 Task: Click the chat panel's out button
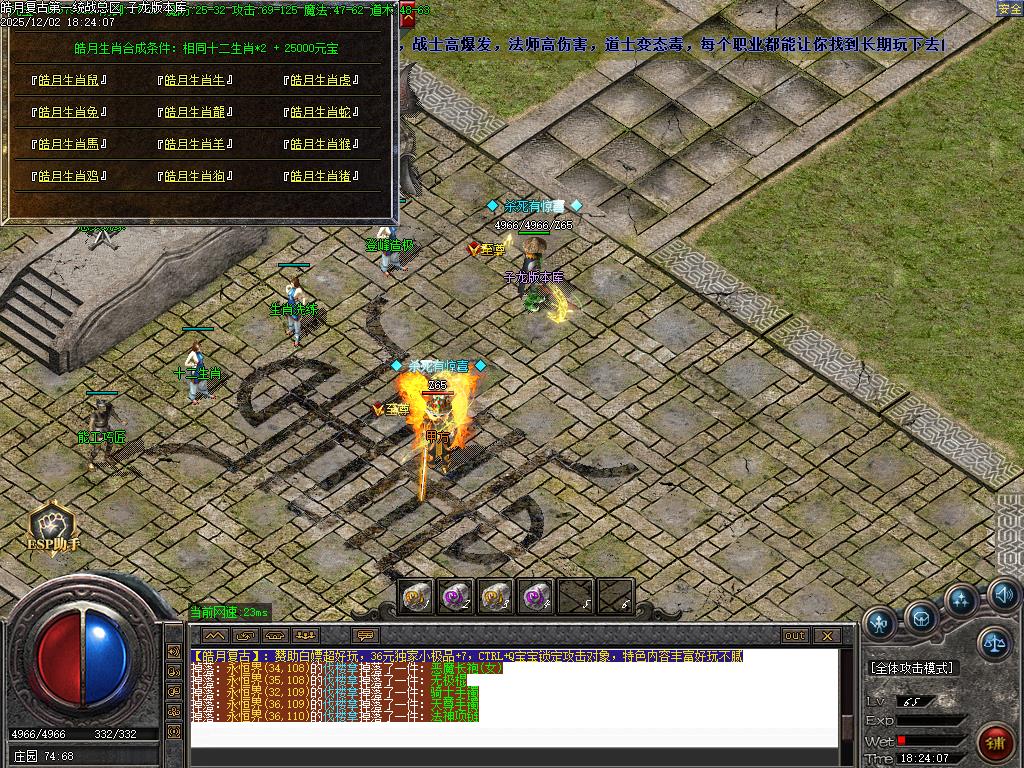[795, 636]
